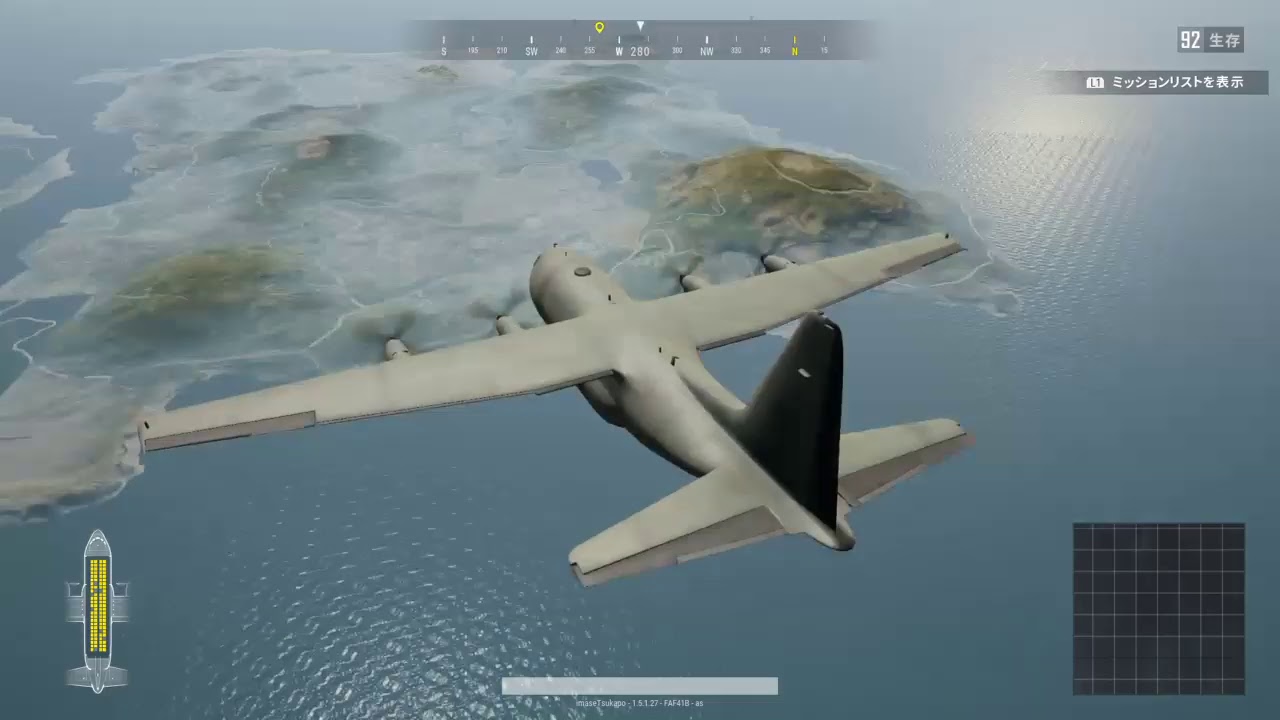Click the yellow waypoint marker pin on the compass
The width and height of the screenshot is (1280, 720).
(x=599, y=27)
